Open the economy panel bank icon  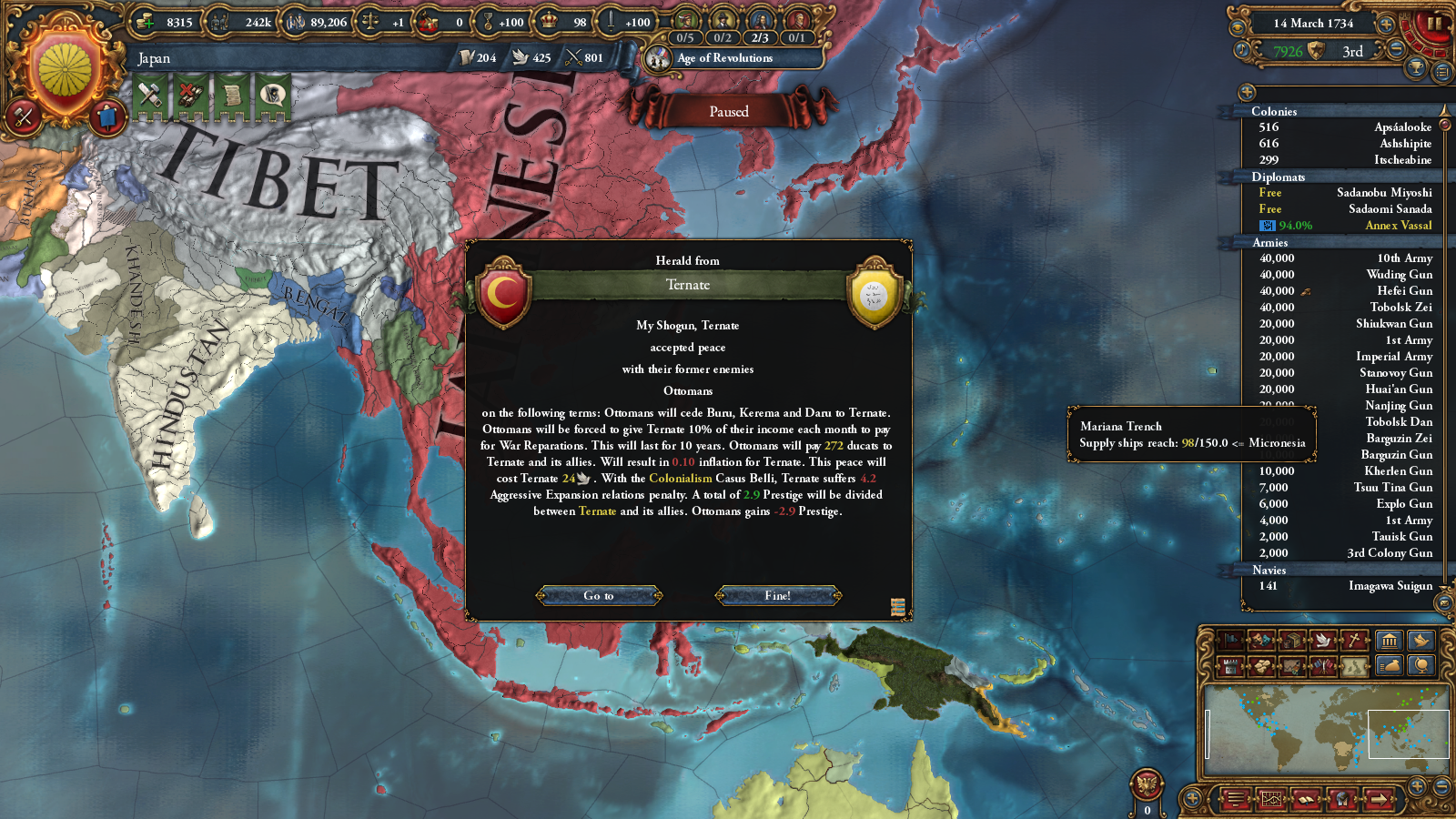pos(1390,640)
